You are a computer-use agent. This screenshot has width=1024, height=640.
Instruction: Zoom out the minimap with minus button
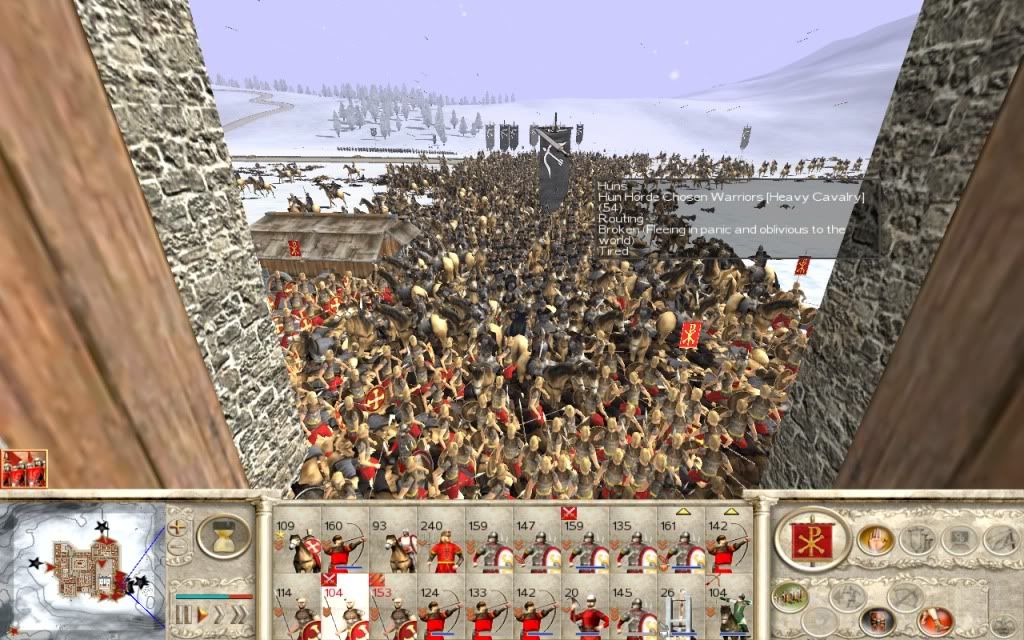click(178, 547)
